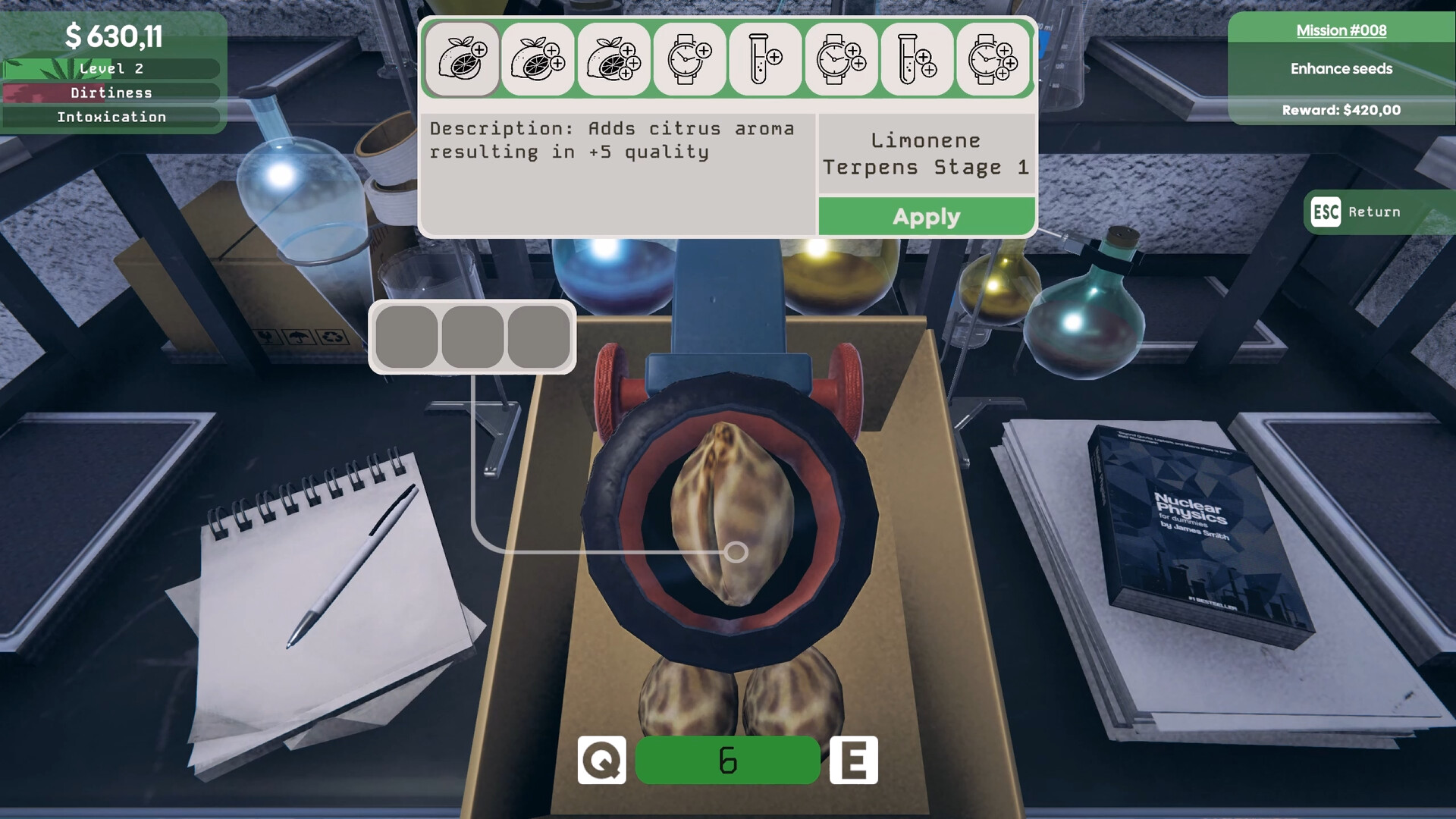Select the test tube enhancement icon
The height and width of the screenshot is (819, 1456).
[765, 58]
